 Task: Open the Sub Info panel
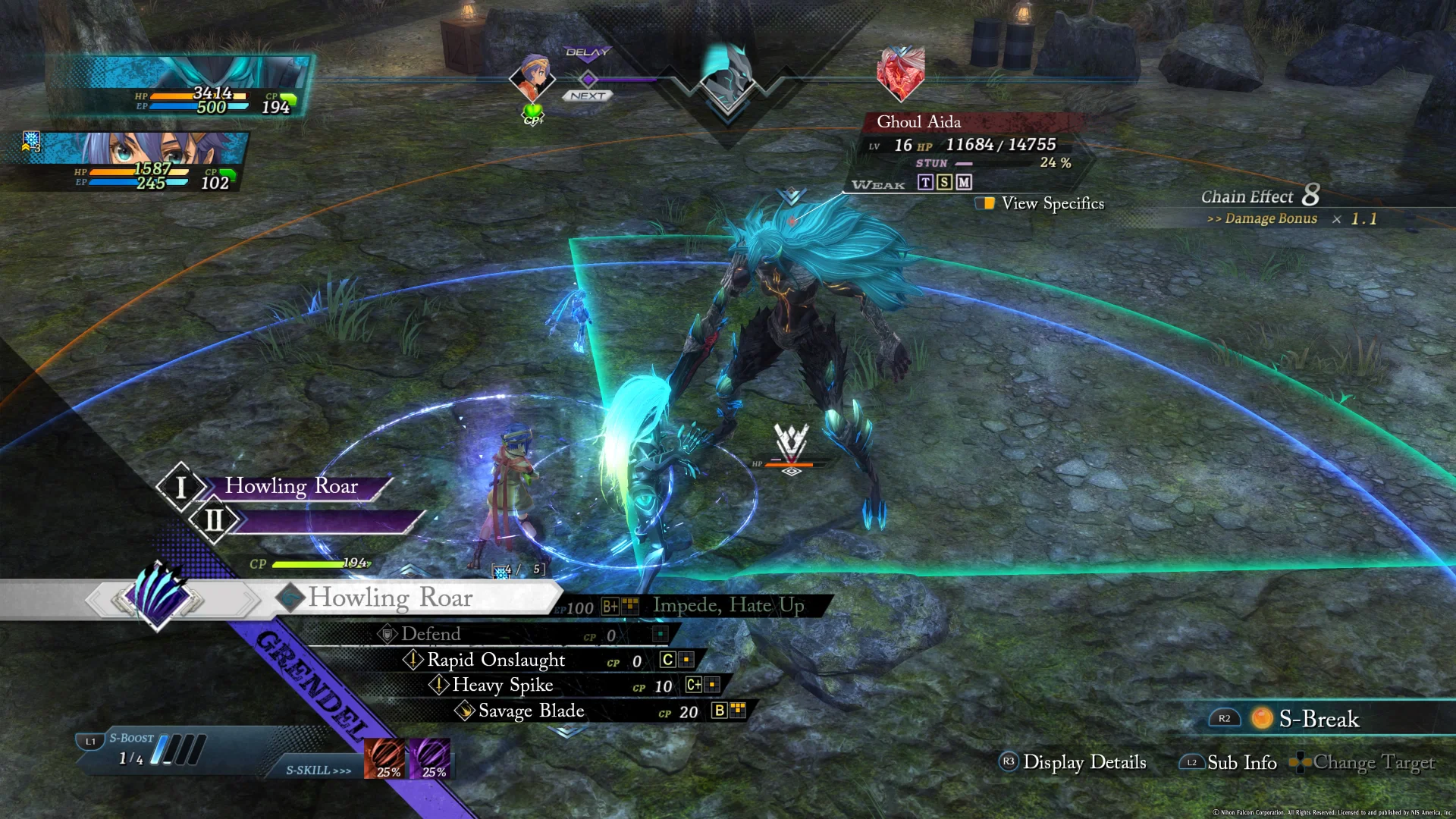tap(1241, 762)
